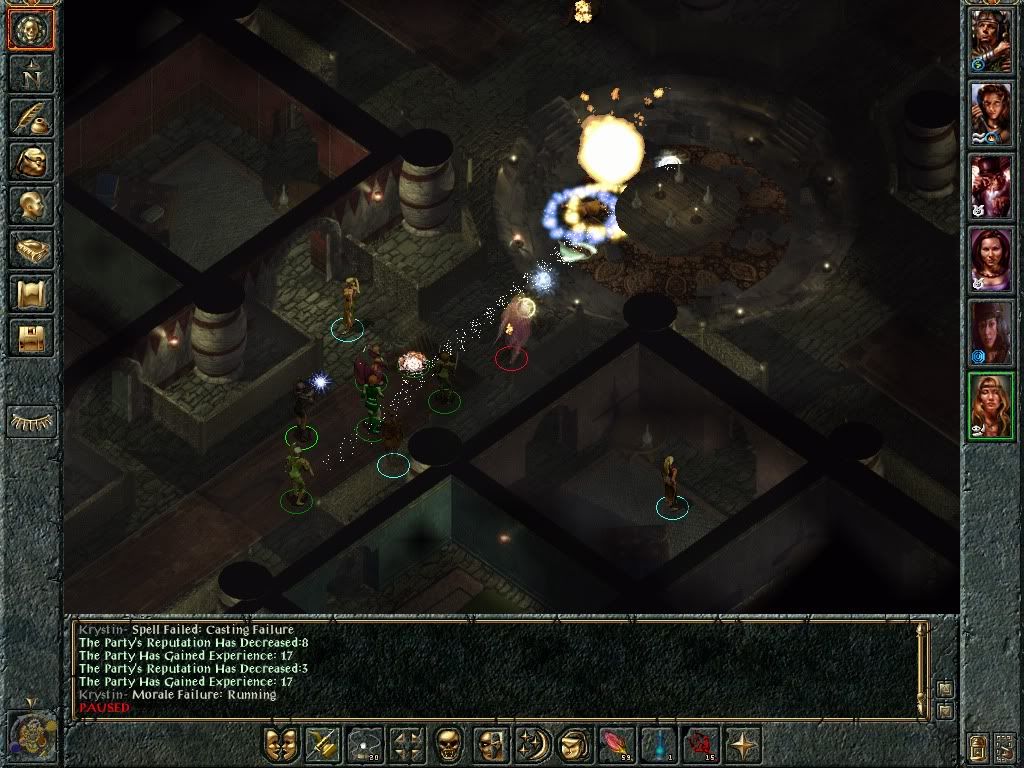1024x768 pixels.
Task: Open the journal quill and inkwell button
Action: (31, 117)
